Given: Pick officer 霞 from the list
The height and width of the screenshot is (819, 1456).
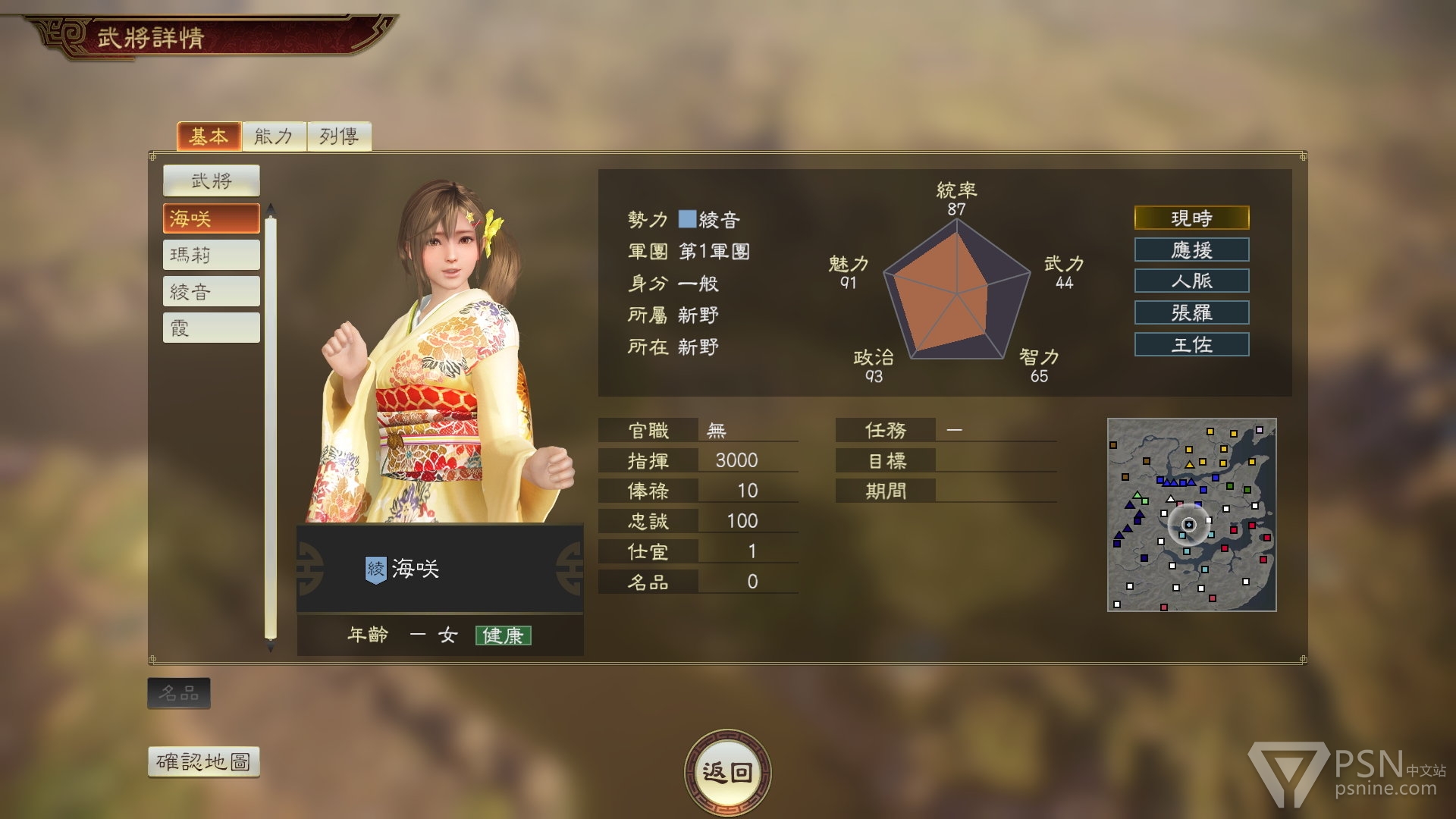Looking at the screenshot, I should point(211,328).
